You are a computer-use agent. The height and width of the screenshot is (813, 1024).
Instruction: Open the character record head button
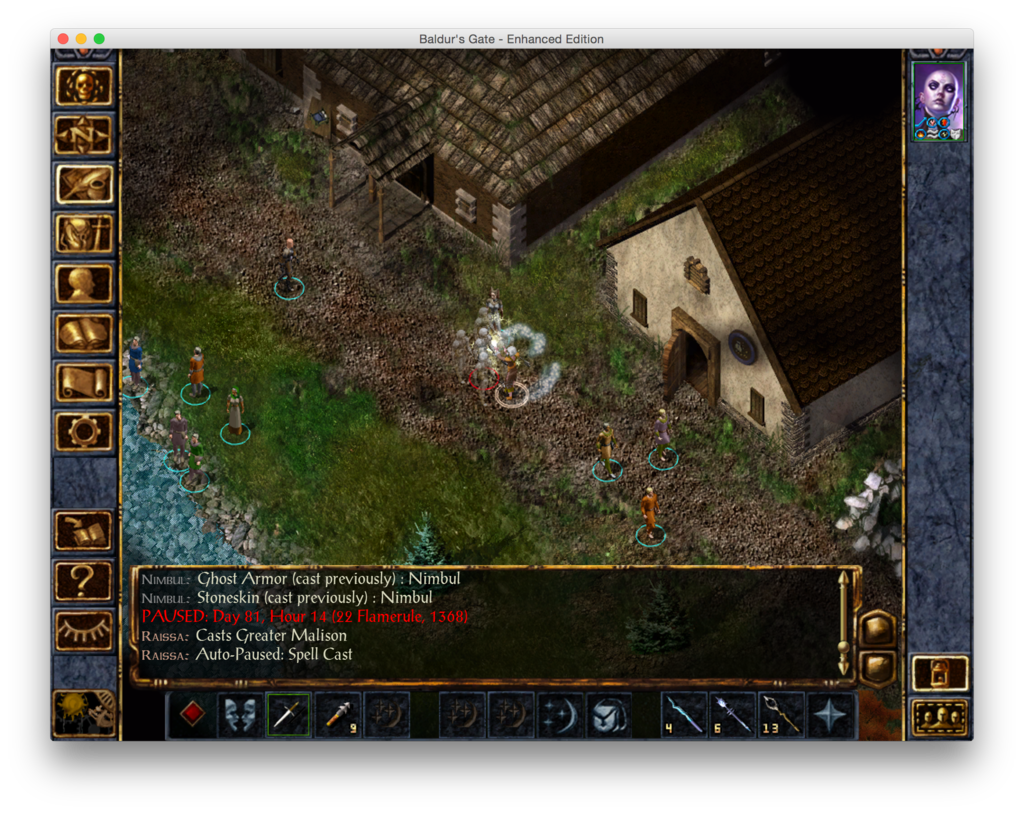(x=84, y=283)
